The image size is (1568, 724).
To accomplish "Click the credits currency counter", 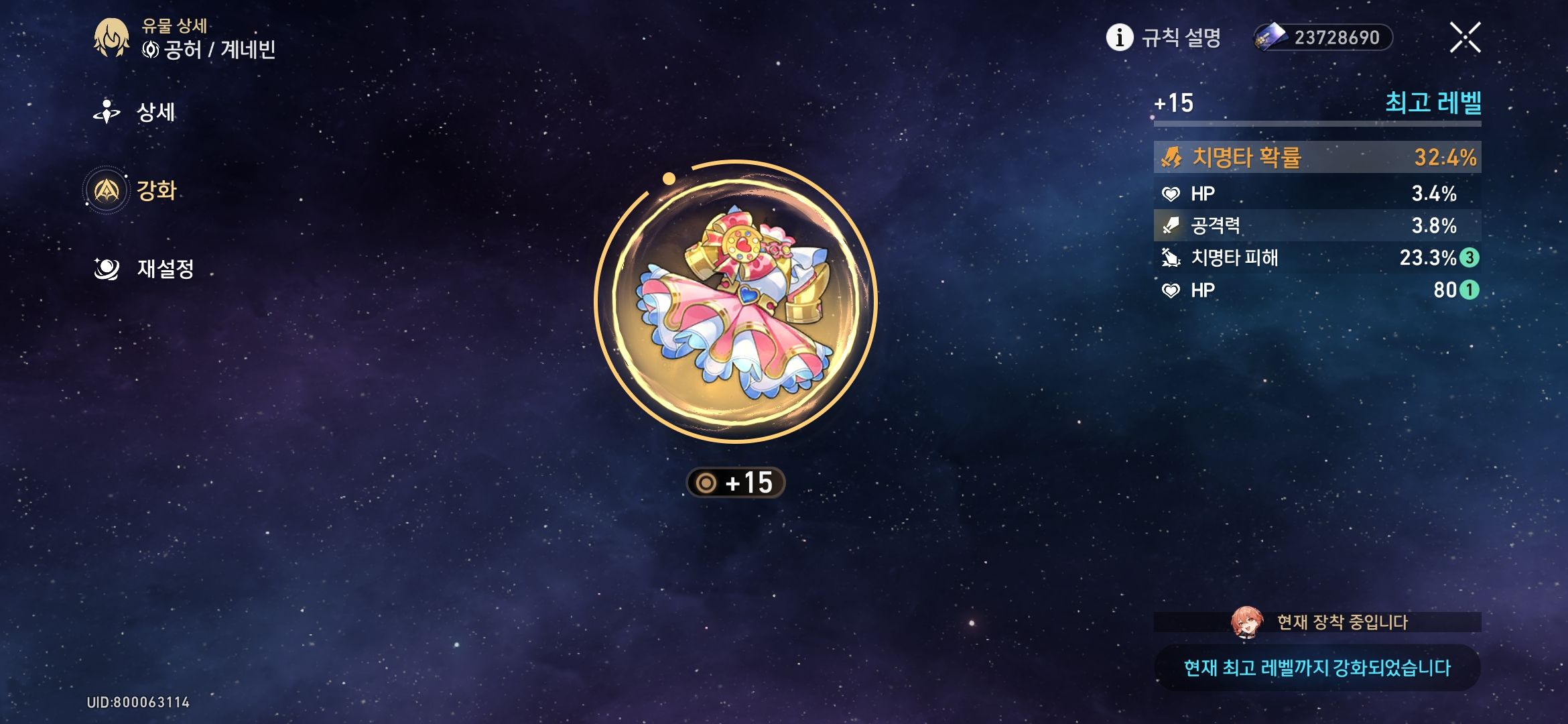I will point(1323,38).
